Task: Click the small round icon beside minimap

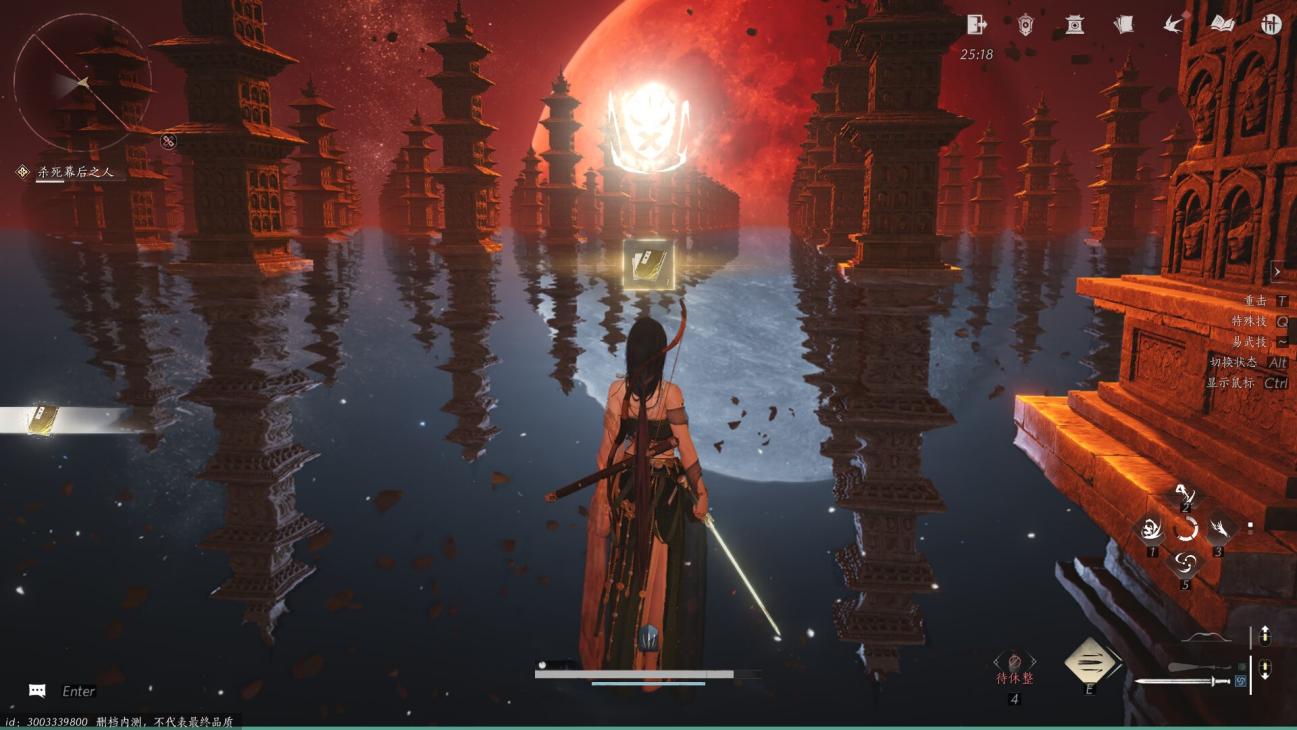Action: tap(168, 141)
